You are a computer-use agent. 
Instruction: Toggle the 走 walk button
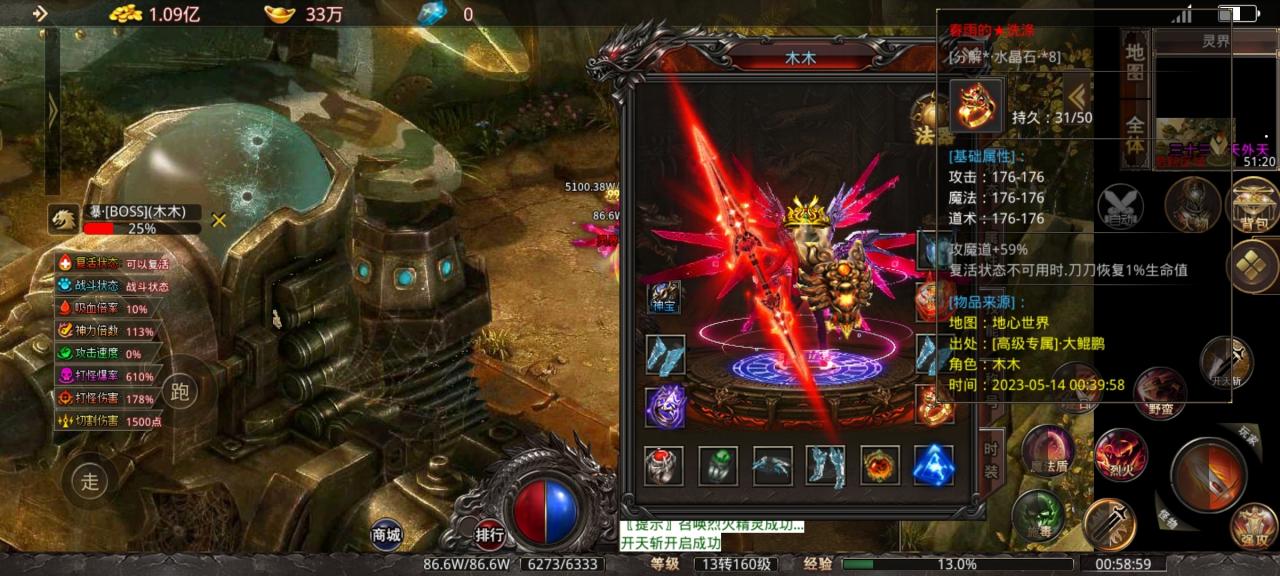[x=91, y=482]
